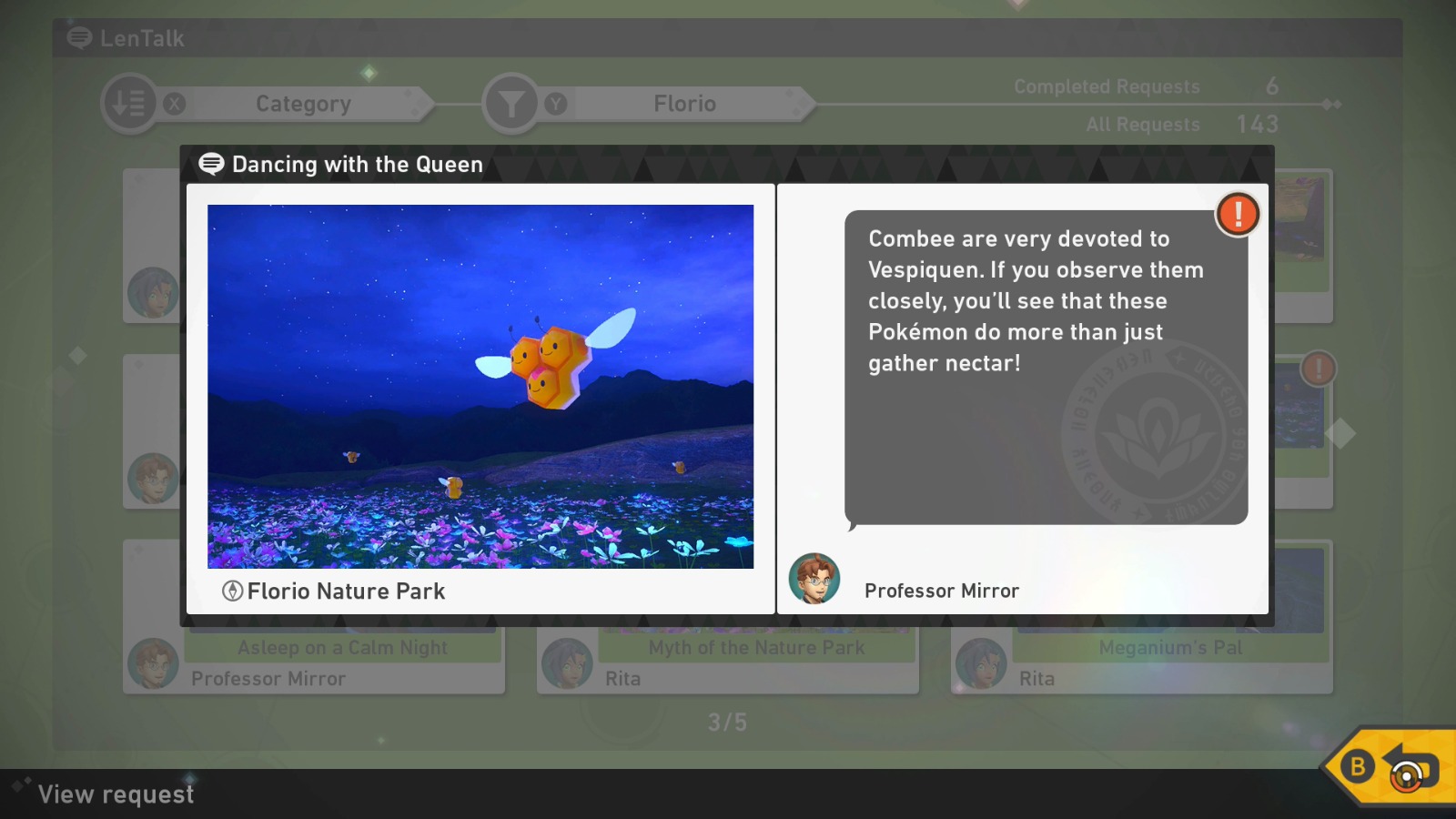Click the LenTalk speech bubble icon

(x=78, y=39)
